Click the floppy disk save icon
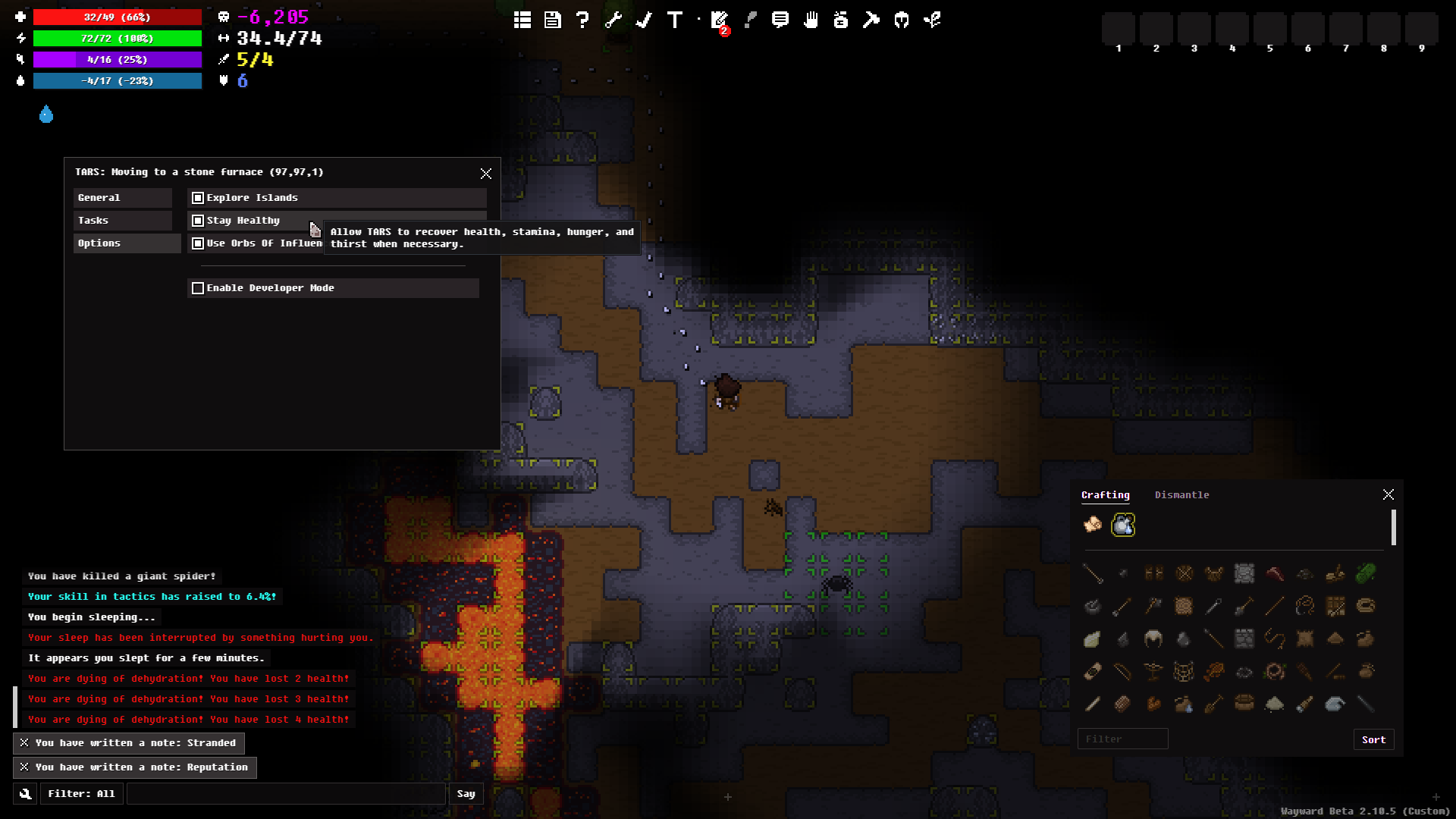The height and width of the screenshot is (819, 1456). point(553,20)
